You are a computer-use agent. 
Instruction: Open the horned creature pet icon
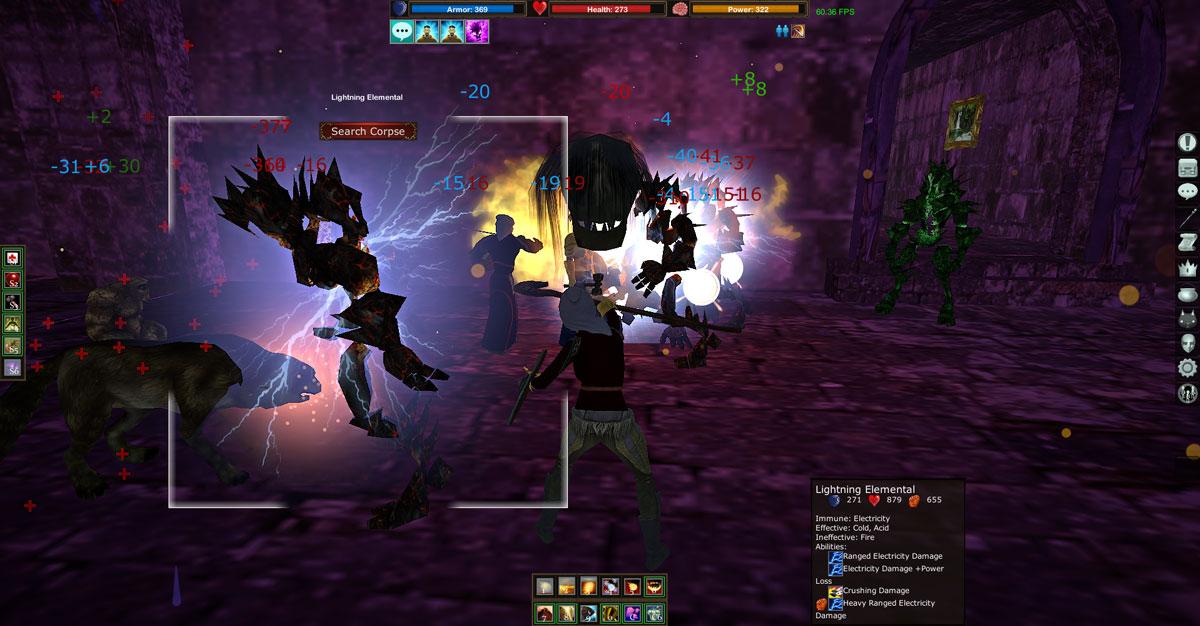(1188, 318)
